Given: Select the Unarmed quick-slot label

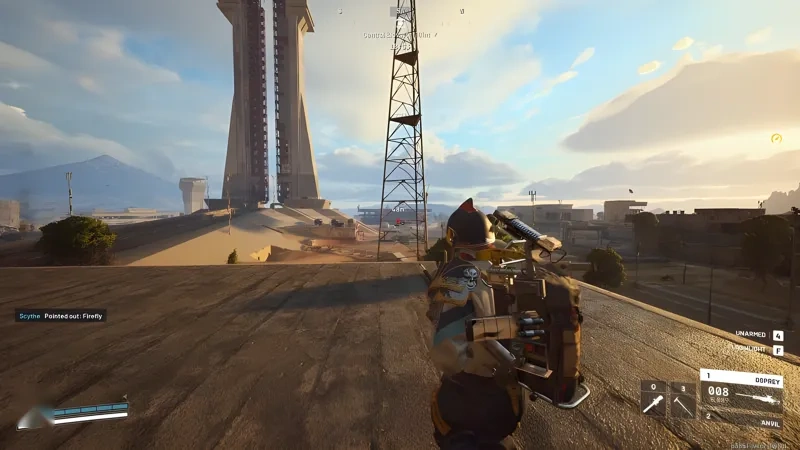Looking at the screenshot, I should coord(751,334).
